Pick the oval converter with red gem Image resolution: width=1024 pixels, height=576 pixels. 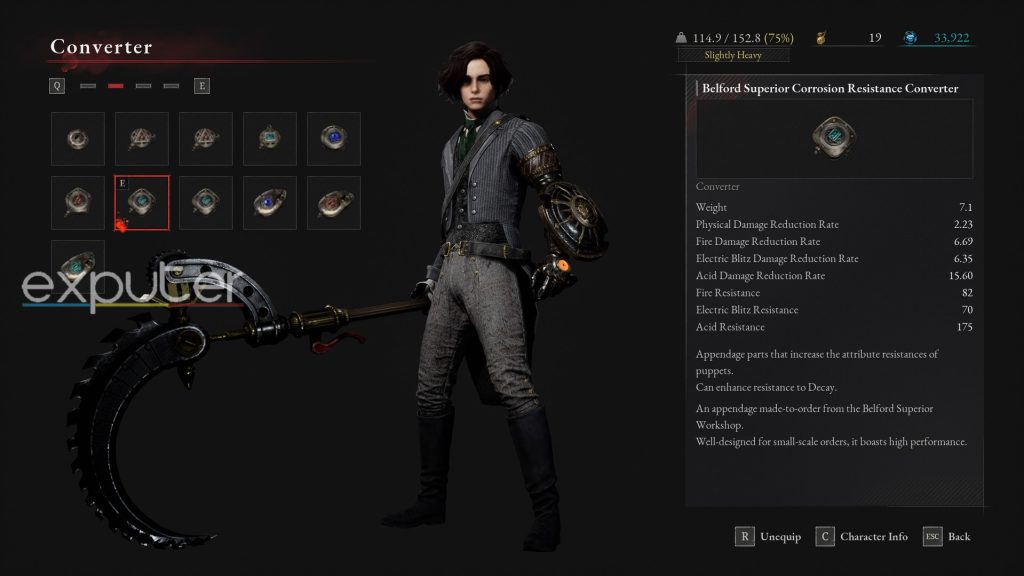tap(333, 202)
